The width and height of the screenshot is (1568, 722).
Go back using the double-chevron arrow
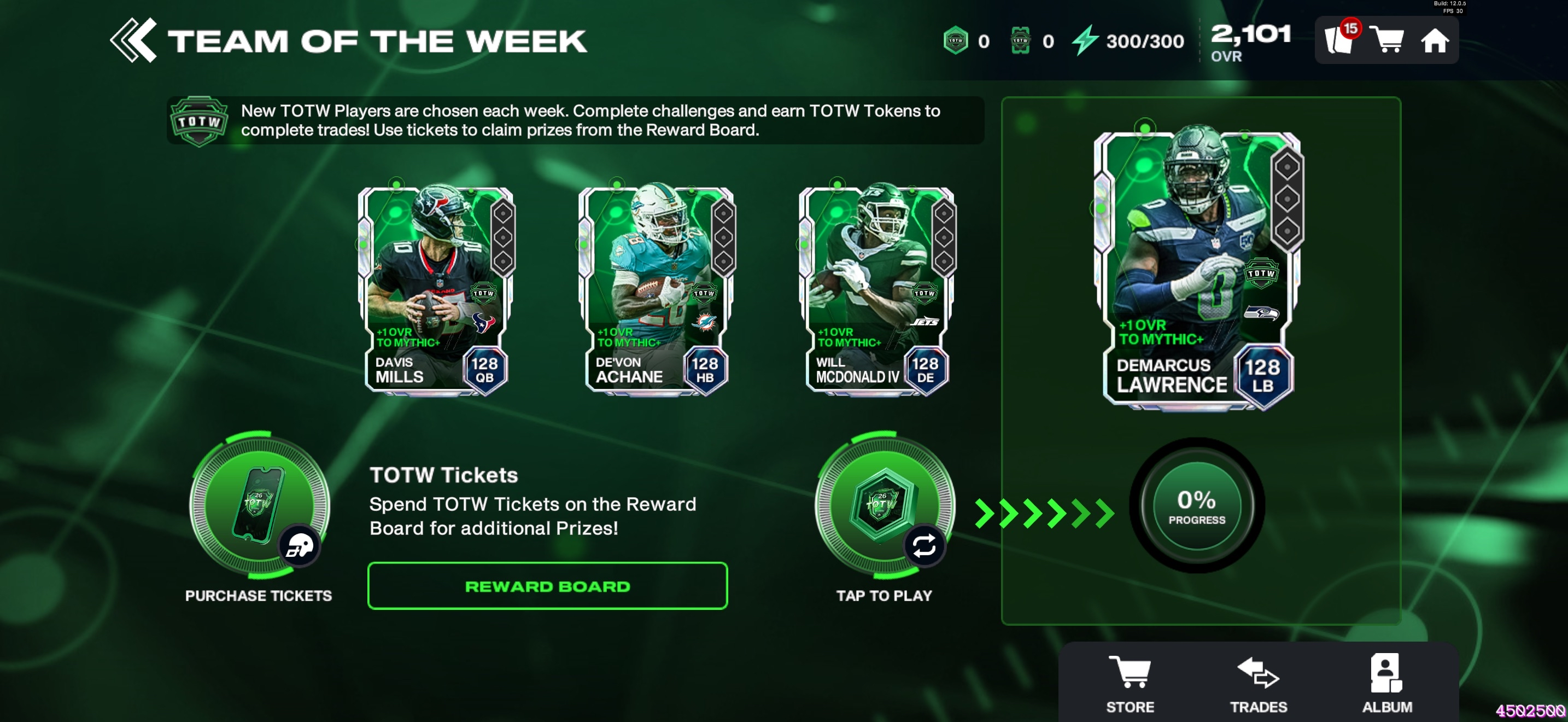[x=133, y=41]
